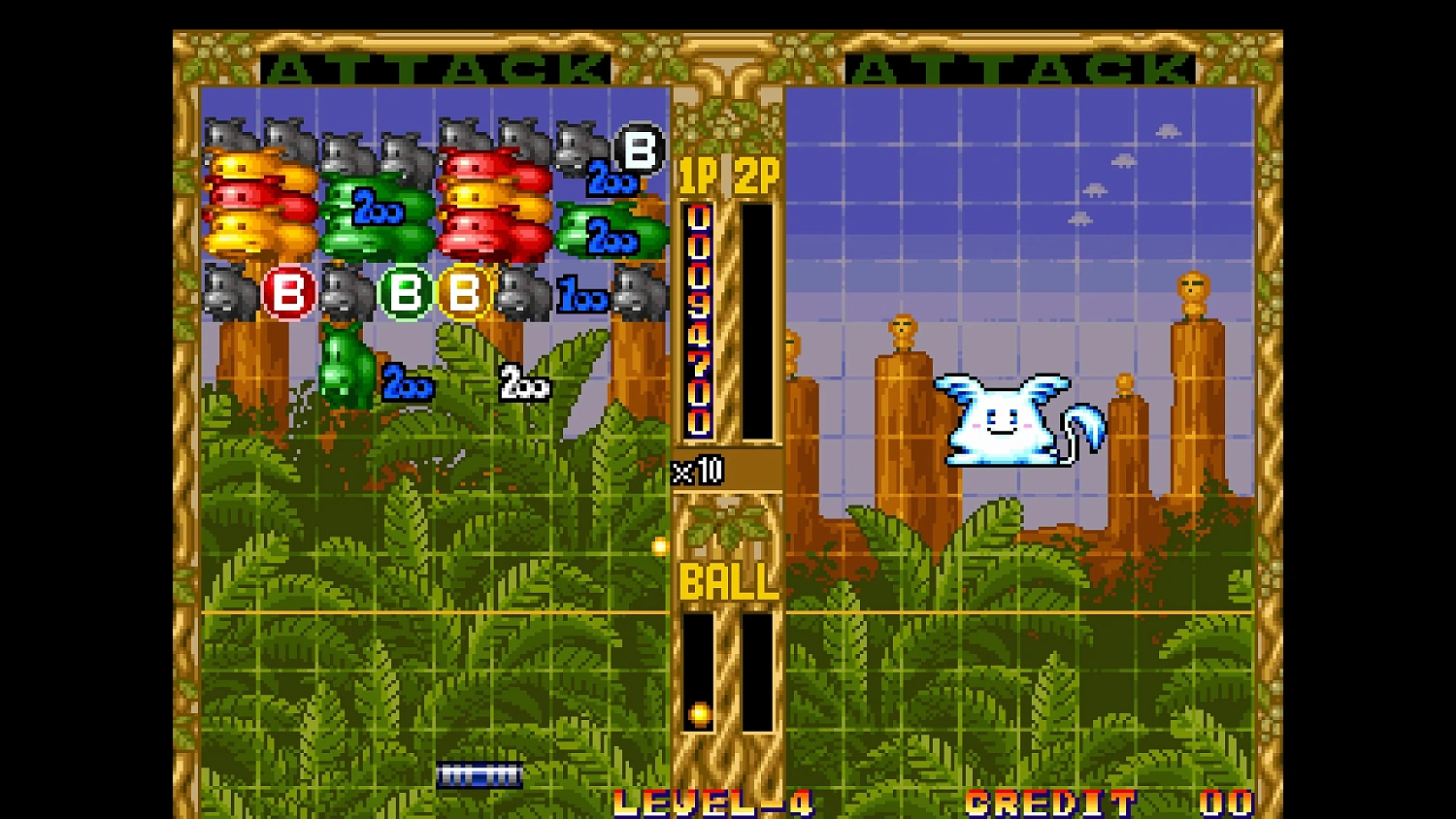Image resolution: width=1456 pixels, height=819 pixels.
Task: Click the green B bubble in the middle row
Action: point(405,291)
